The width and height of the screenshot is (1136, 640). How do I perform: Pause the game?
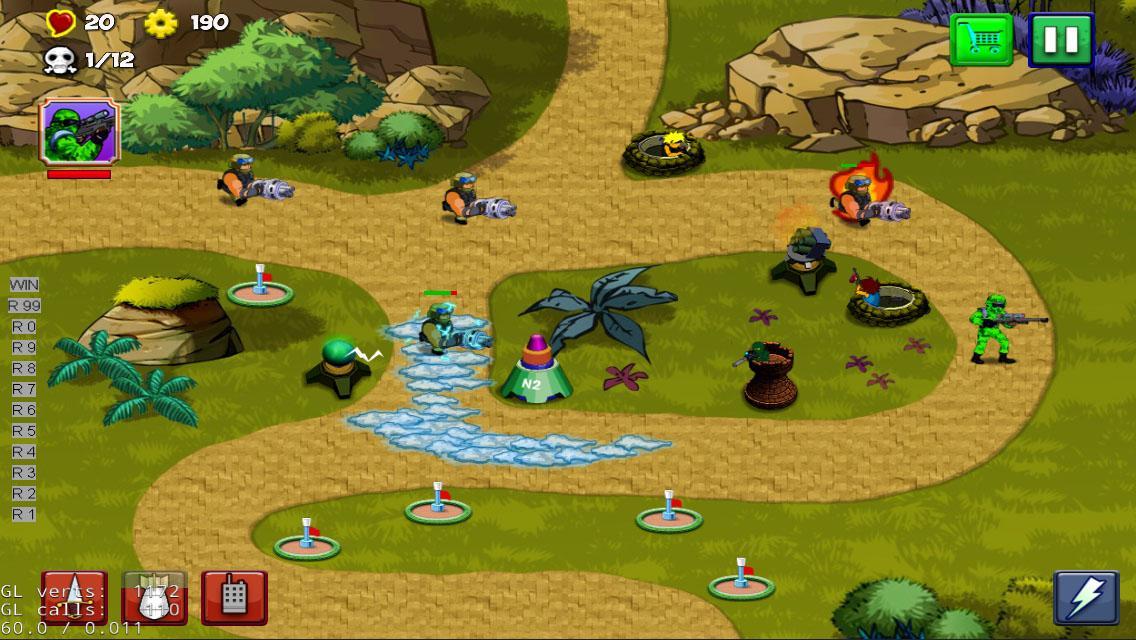tap(1061, 41)
